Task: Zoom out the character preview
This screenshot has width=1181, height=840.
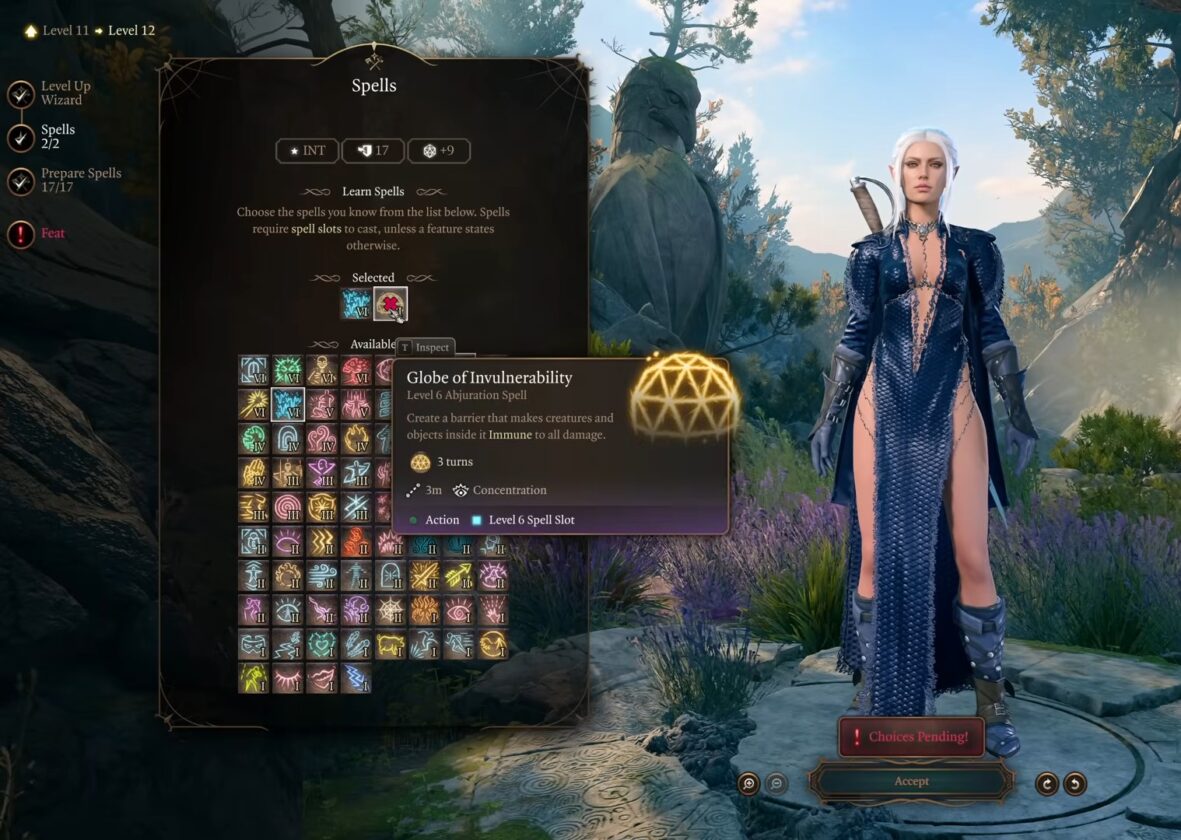Action: [776, 784]
